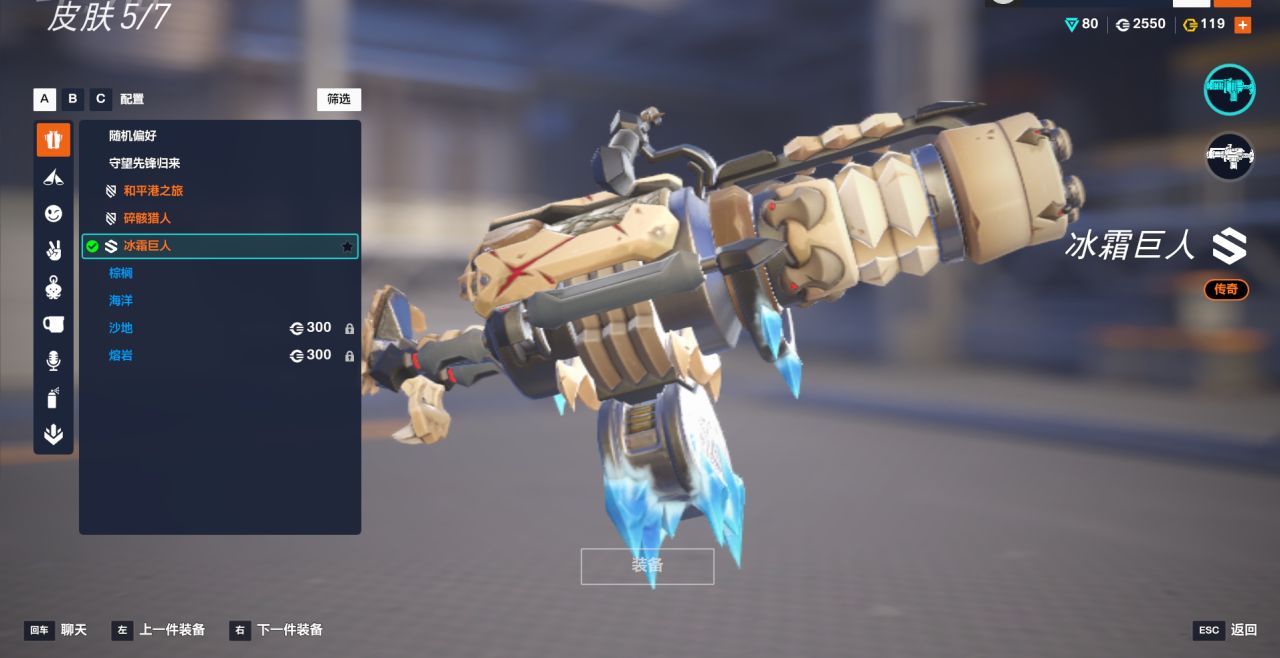Select loadout tab A

(x=44, y=99)
